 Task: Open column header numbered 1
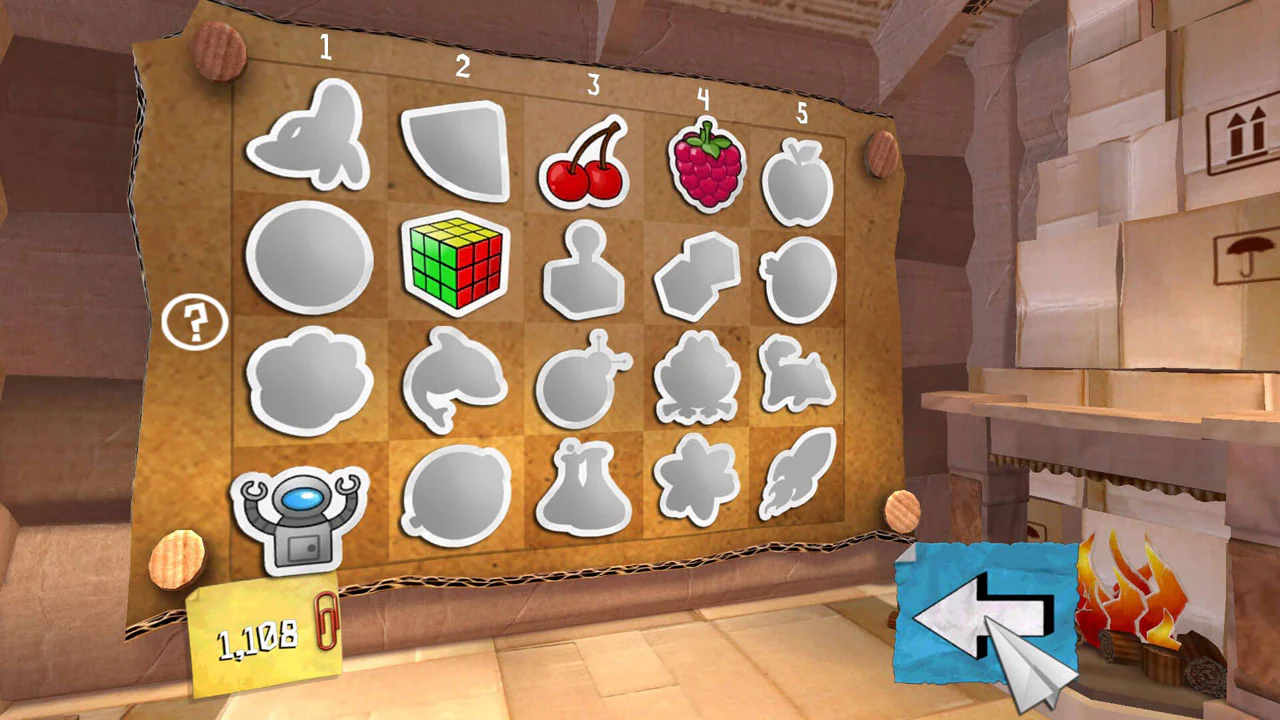[325, 48]
